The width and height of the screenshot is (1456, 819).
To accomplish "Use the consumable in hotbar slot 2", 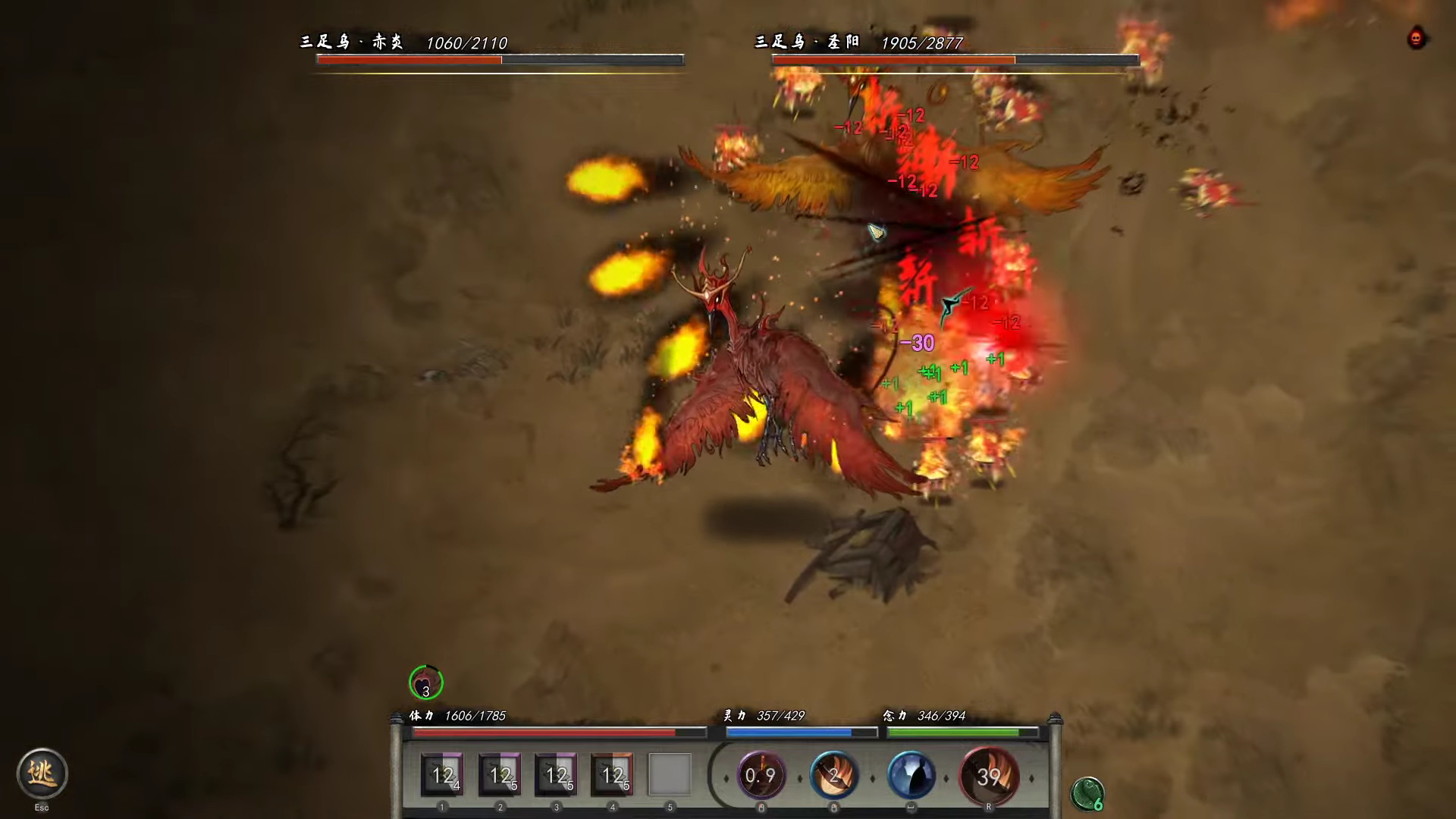I will (498, 775).
